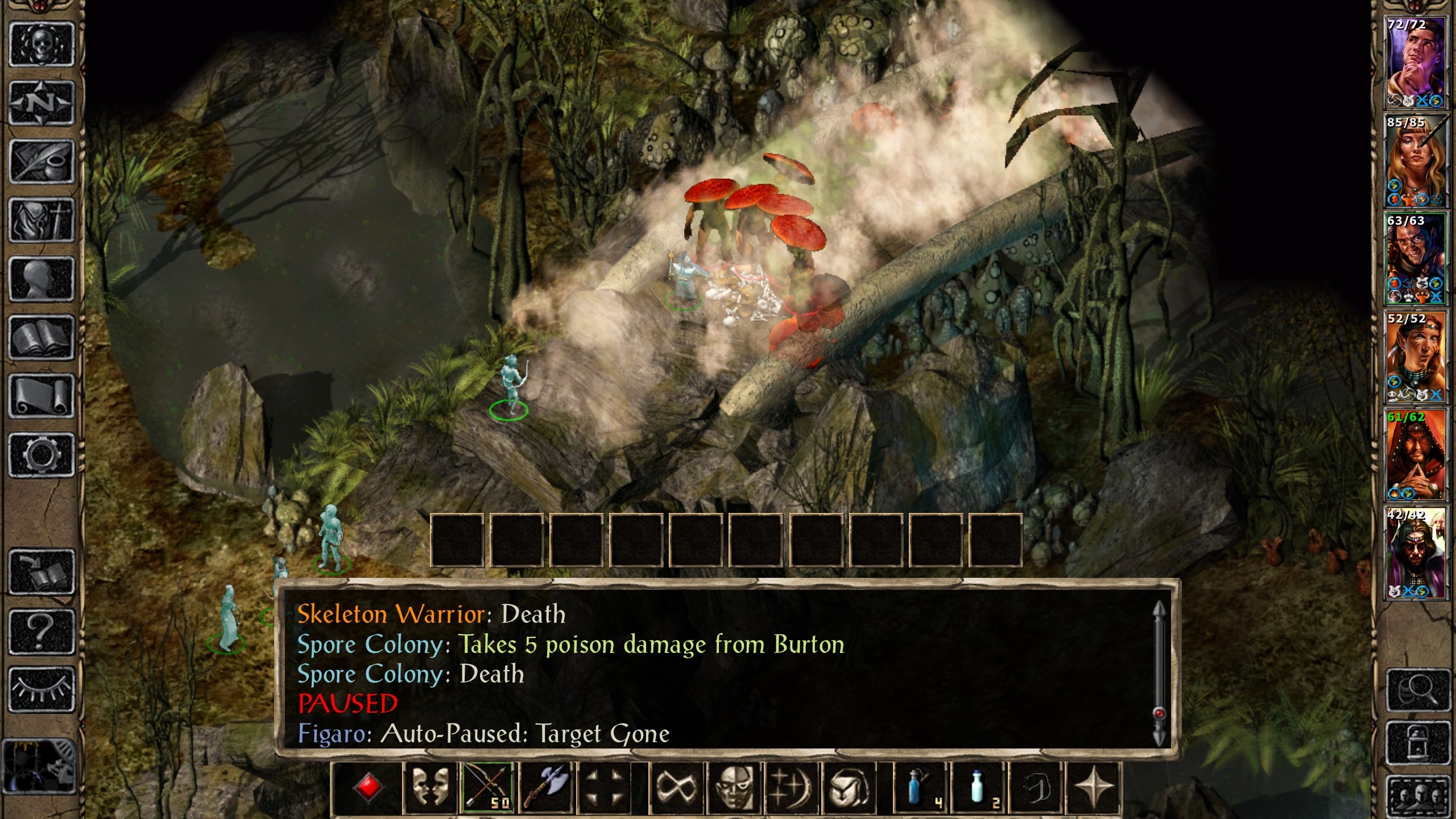Open the journal quill and inkwell button
1456x819 pixels.
click(x=41, y=162)
